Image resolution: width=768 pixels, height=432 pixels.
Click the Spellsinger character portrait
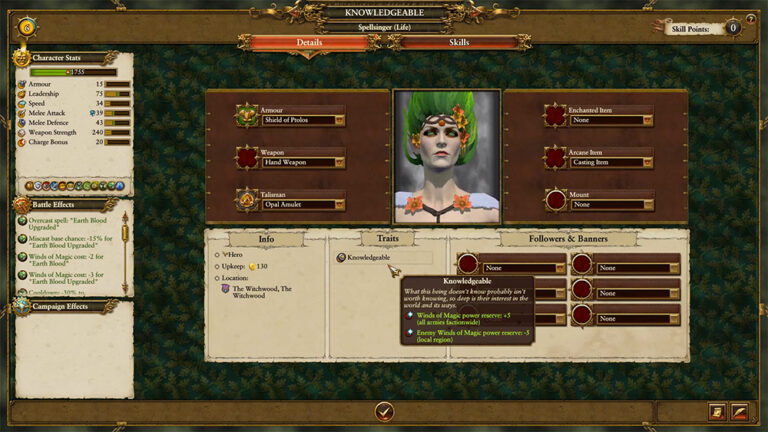[x=446, y=157]
